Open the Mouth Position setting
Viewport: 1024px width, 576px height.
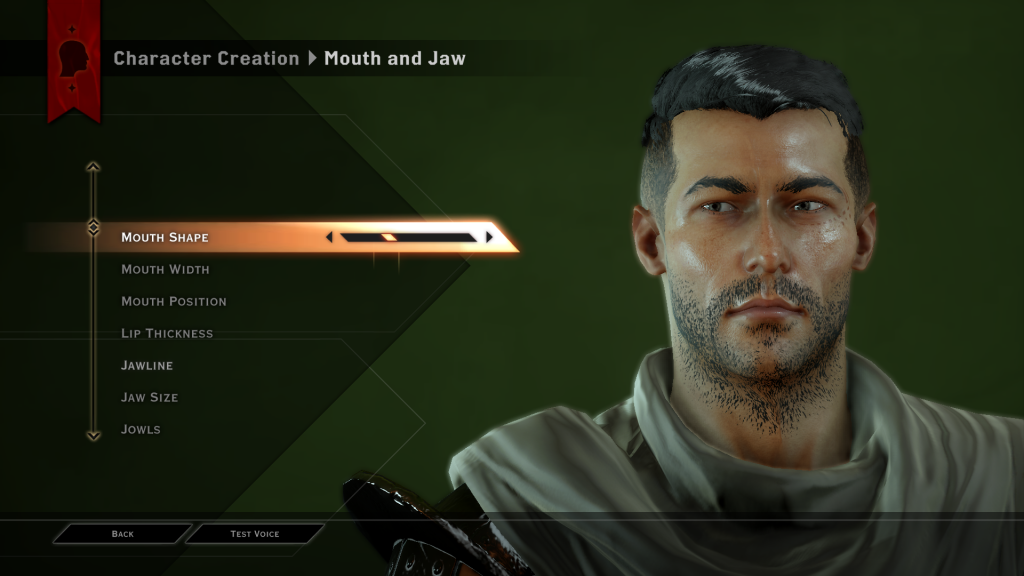click(x=174, y=301)
